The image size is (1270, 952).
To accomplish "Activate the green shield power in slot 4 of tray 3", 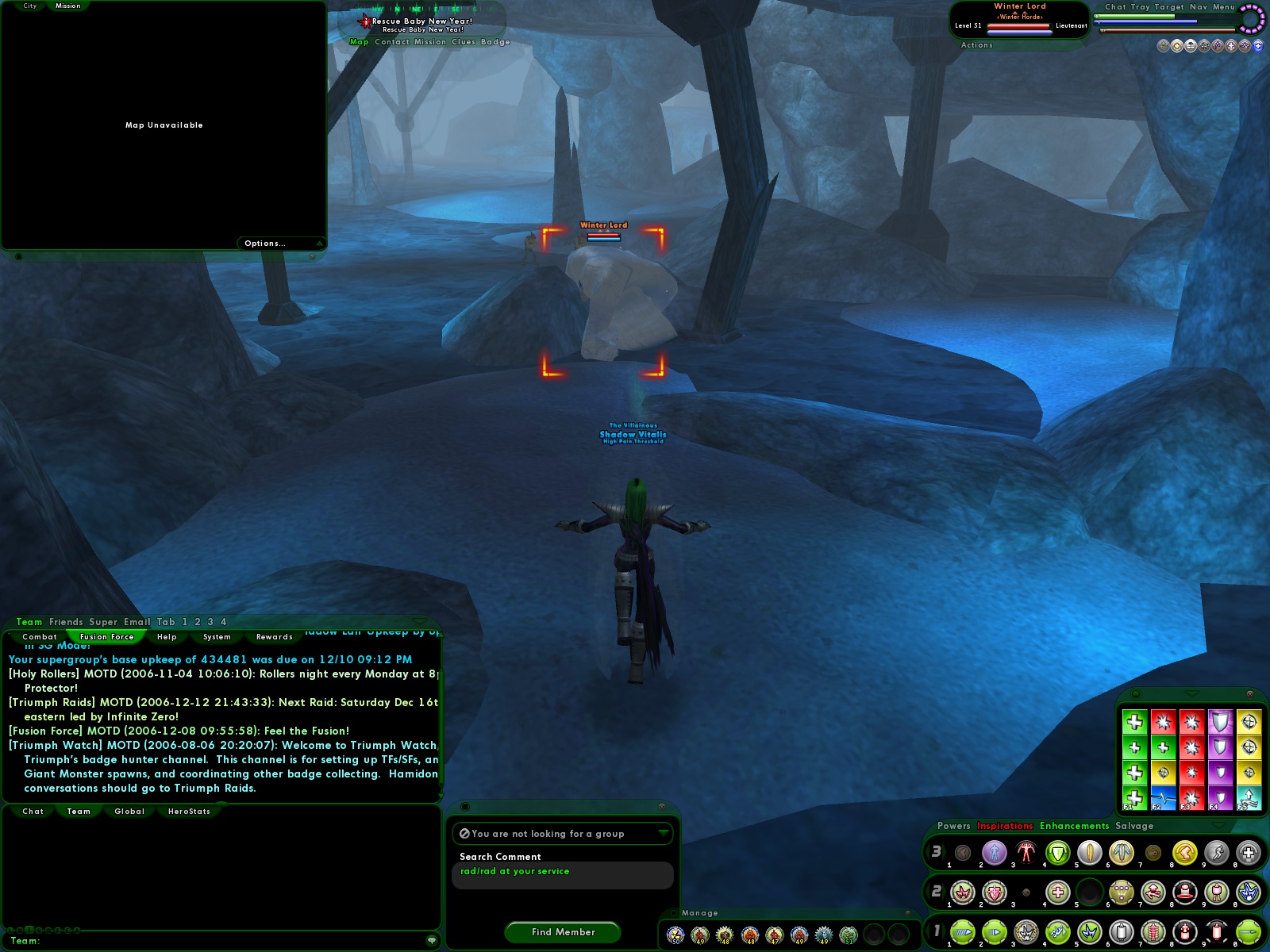I will (1056, 853).
